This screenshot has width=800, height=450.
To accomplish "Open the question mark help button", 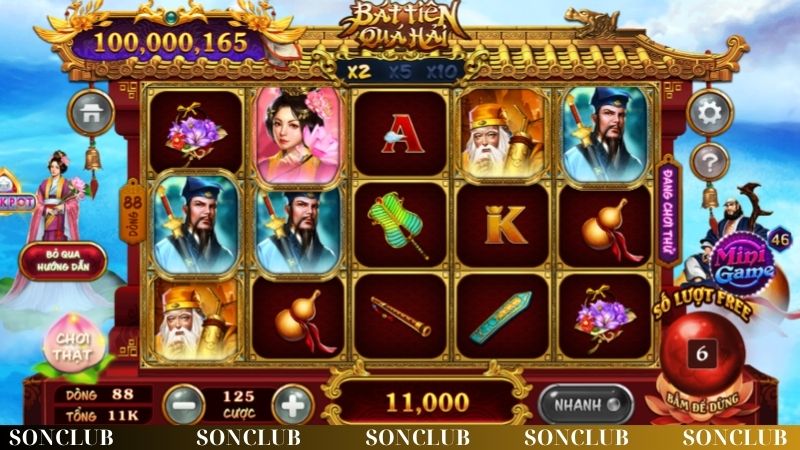I will 711,158.
